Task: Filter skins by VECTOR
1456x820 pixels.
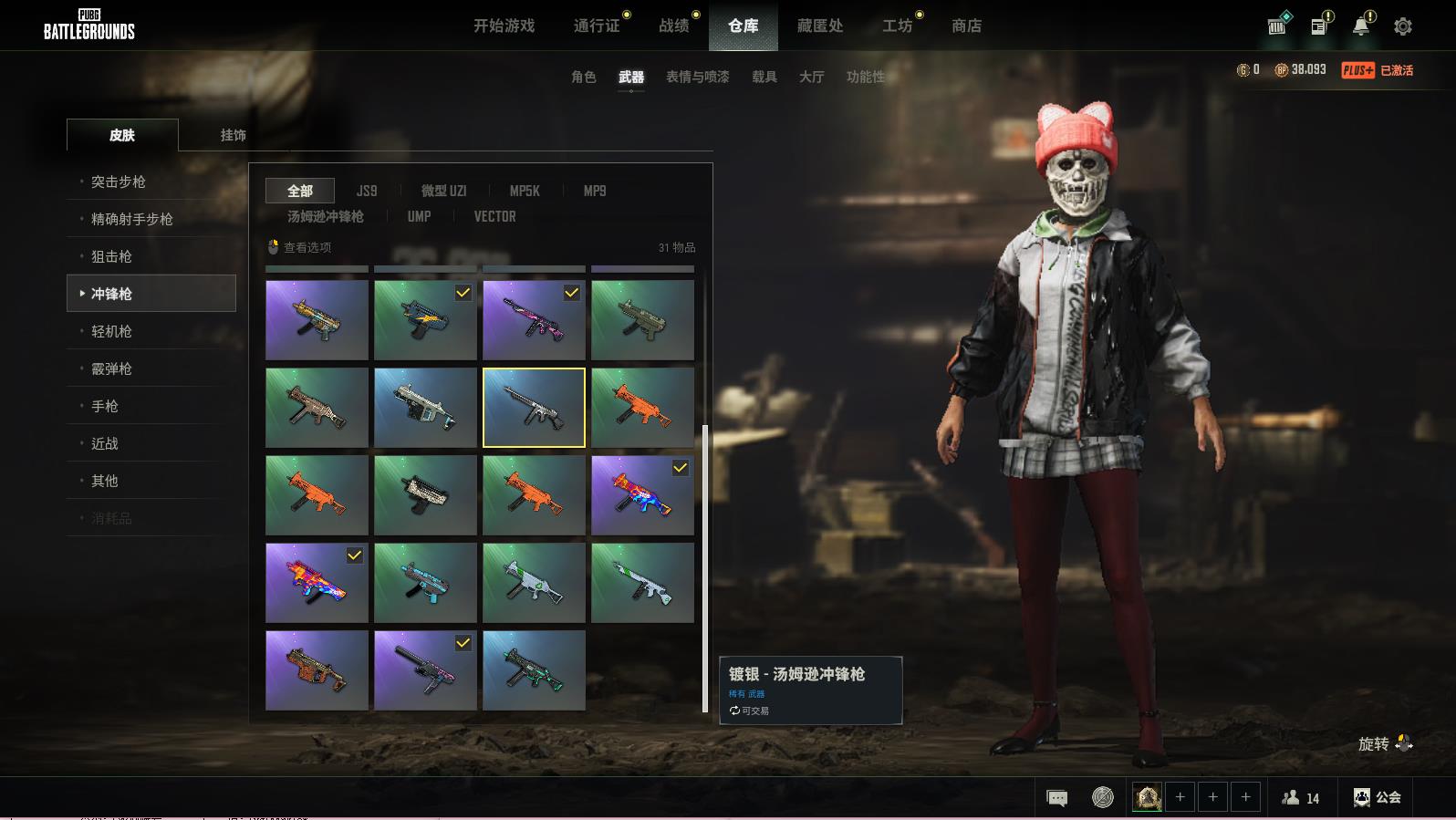Action: [x=494, y=216]
